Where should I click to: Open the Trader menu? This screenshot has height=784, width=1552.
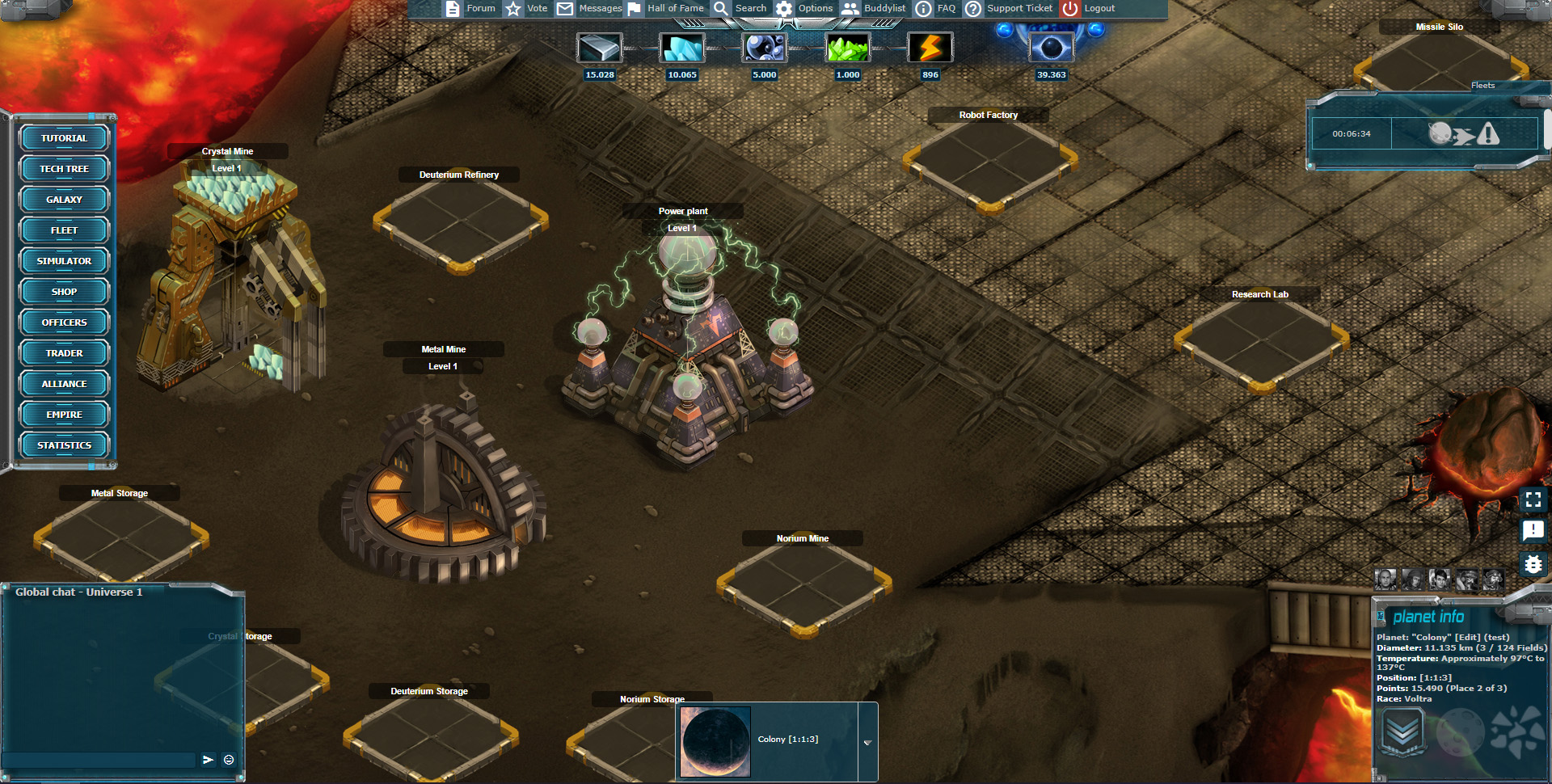64,353
